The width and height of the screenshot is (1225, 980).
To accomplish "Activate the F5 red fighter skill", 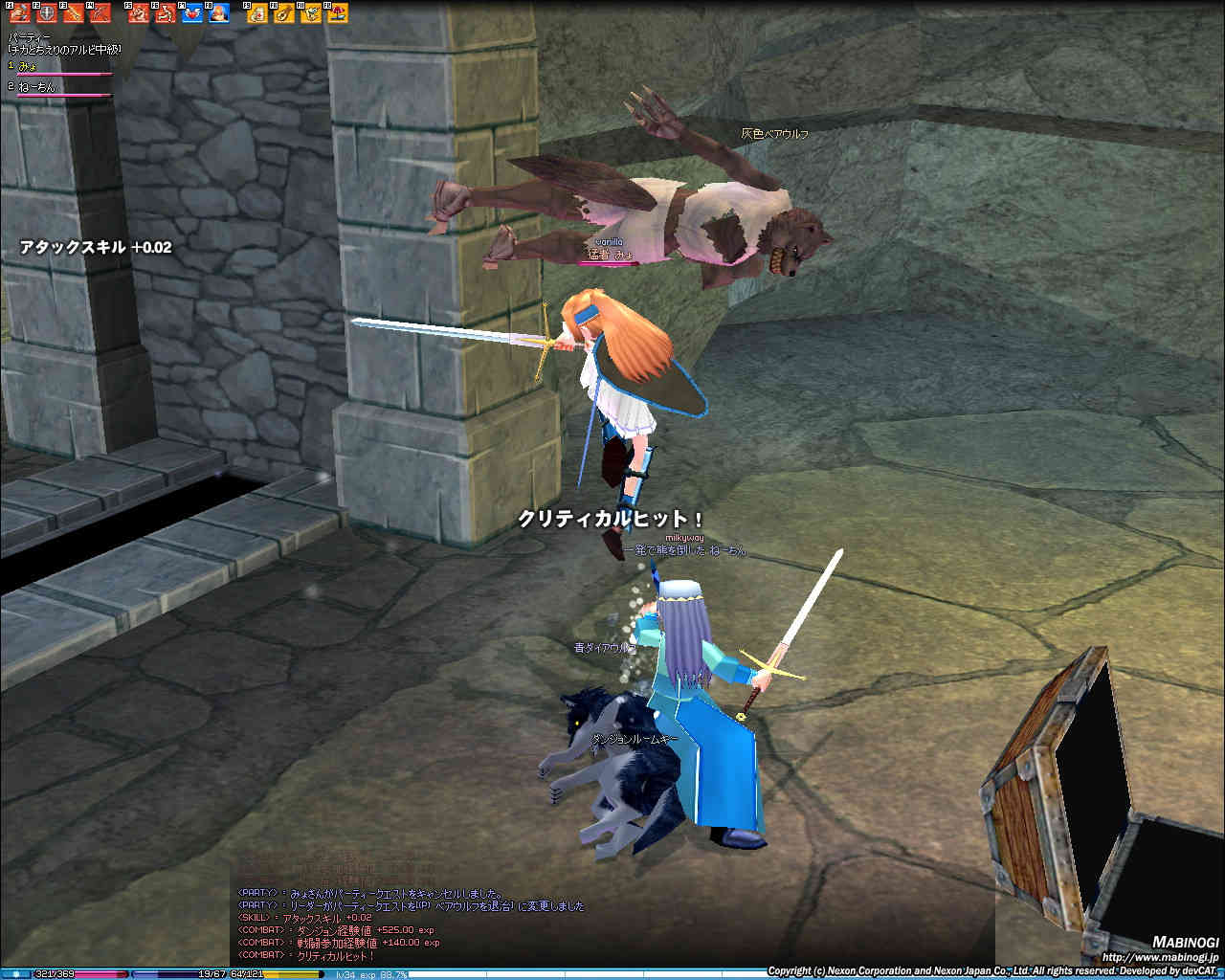I will tap(138, 14).
